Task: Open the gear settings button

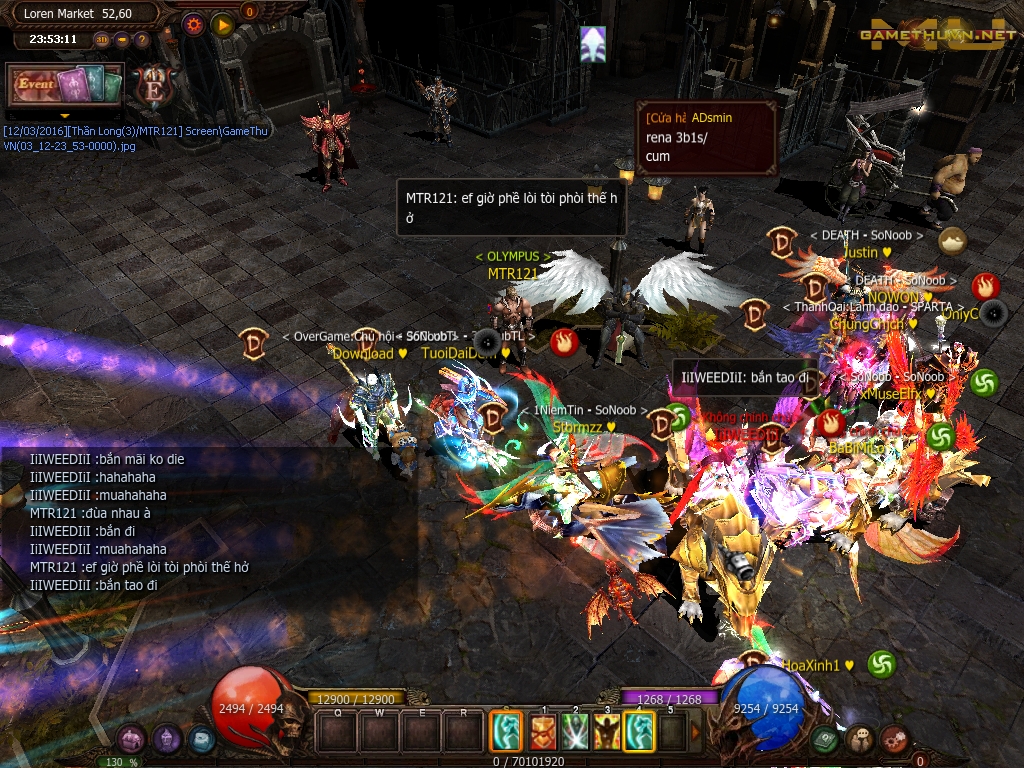Action: (x=194, y=25)
